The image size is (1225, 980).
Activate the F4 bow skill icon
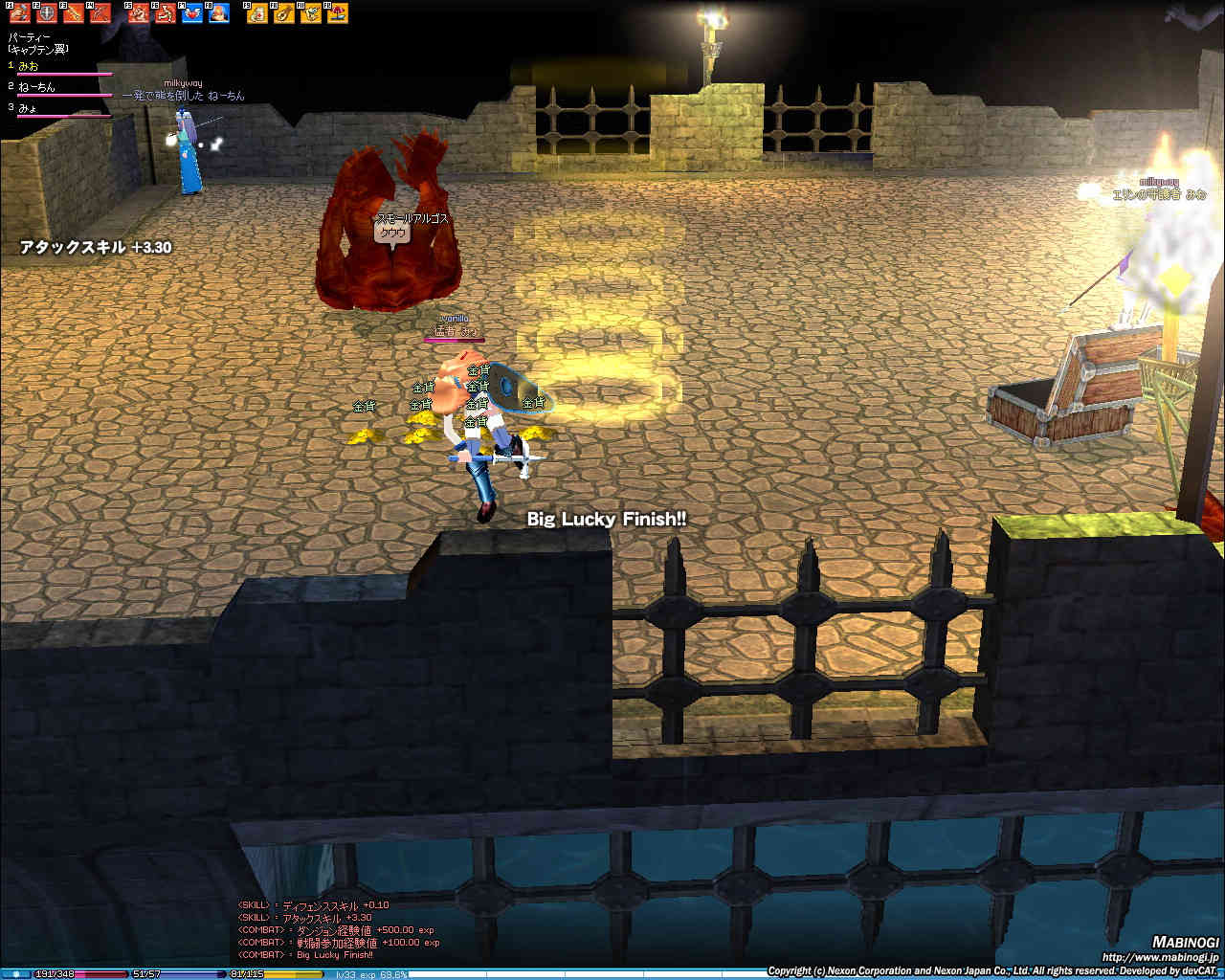click(100, 13)
